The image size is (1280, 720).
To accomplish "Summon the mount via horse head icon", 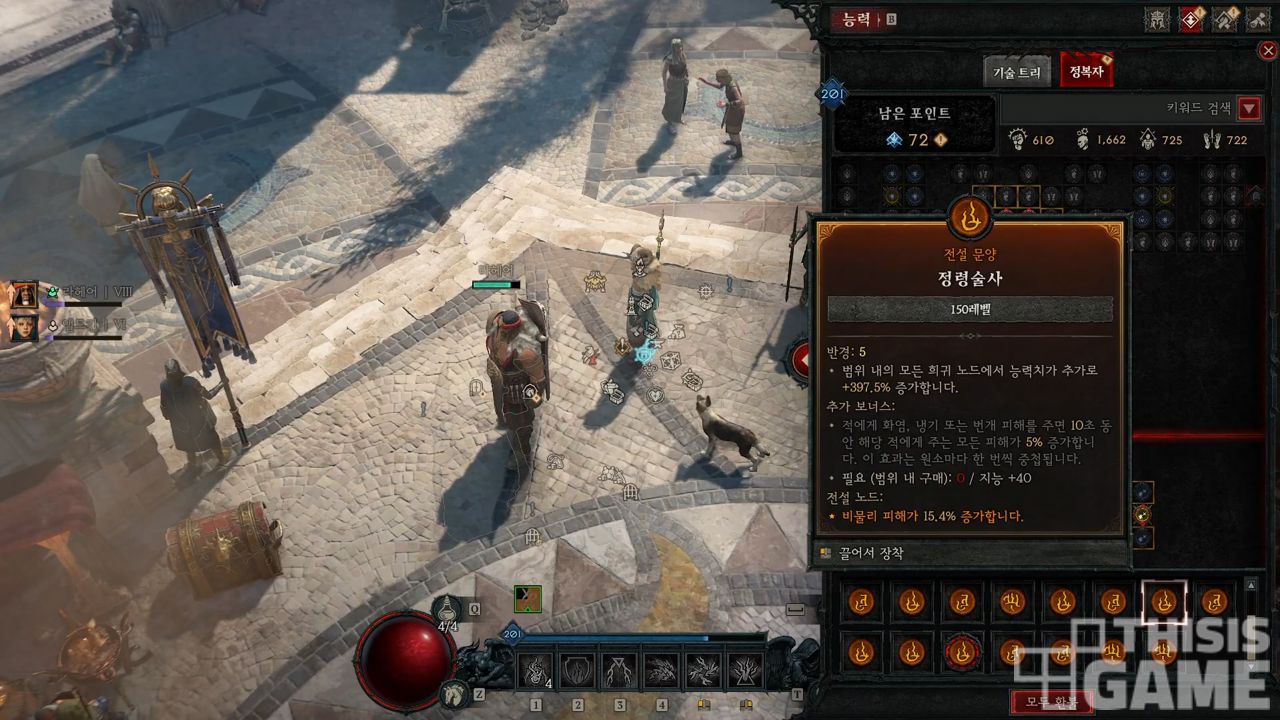I will click(x=454, y=692).
